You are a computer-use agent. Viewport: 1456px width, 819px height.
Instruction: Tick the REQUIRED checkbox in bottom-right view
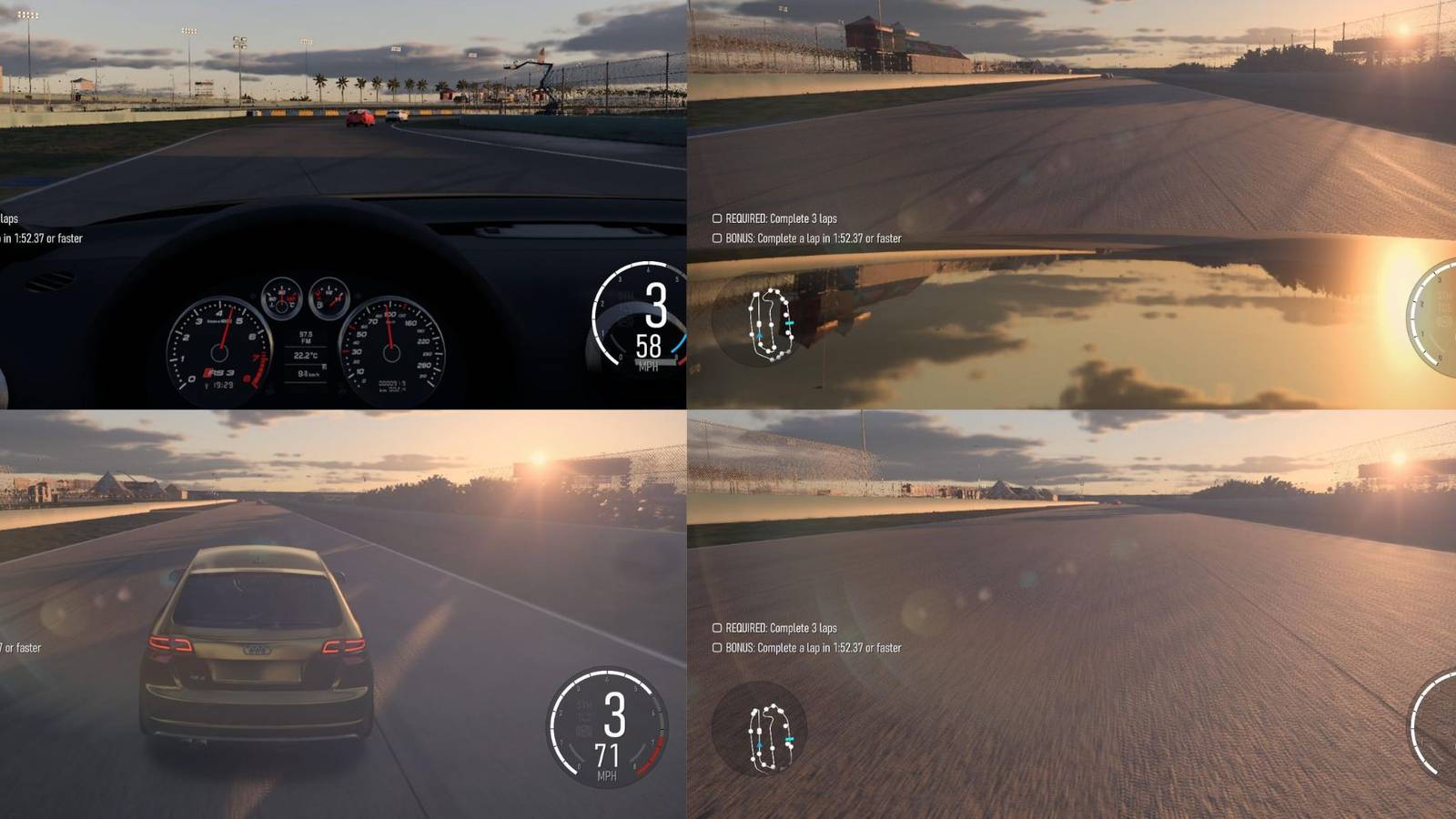(715, 628)
